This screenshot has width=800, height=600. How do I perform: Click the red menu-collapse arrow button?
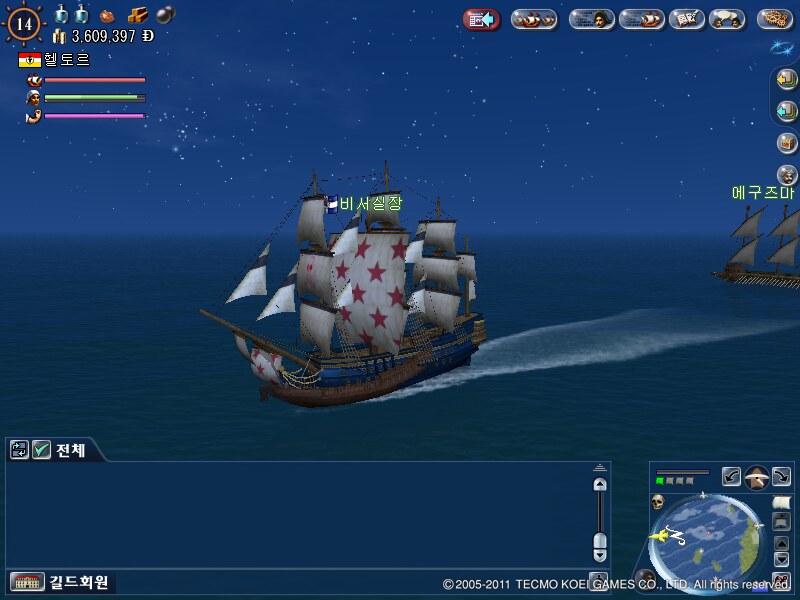click(481, 19)
